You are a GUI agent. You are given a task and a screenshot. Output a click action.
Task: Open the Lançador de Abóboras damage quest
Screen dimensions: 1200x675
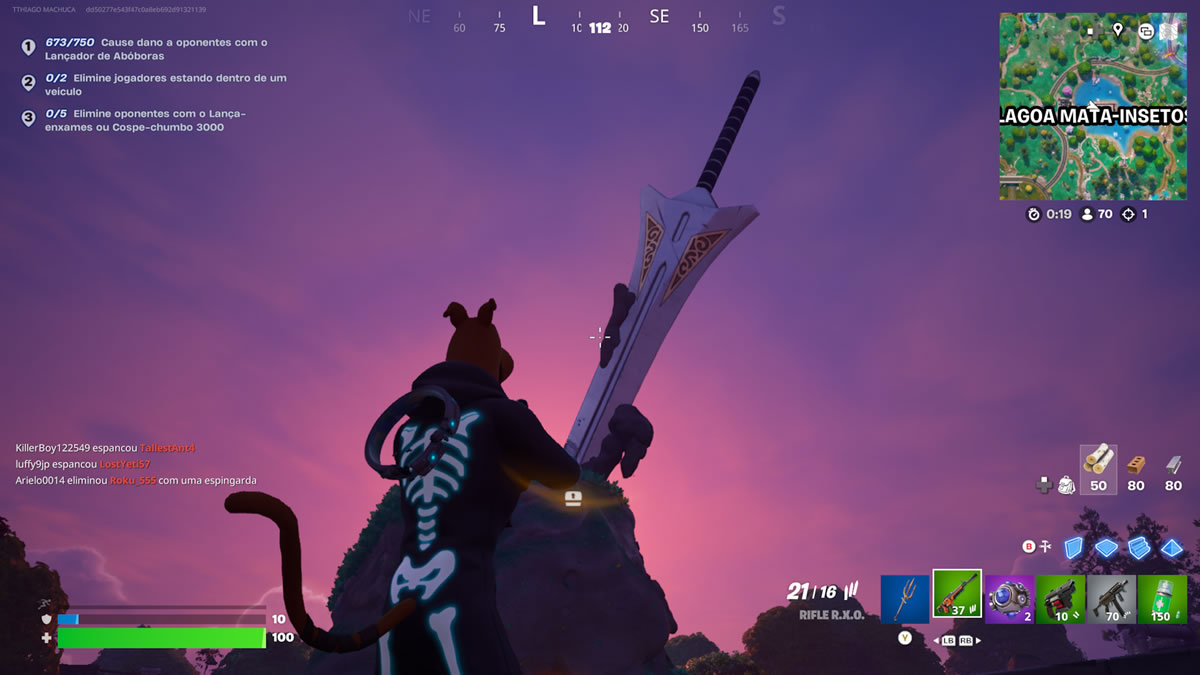tap(156, 49)
